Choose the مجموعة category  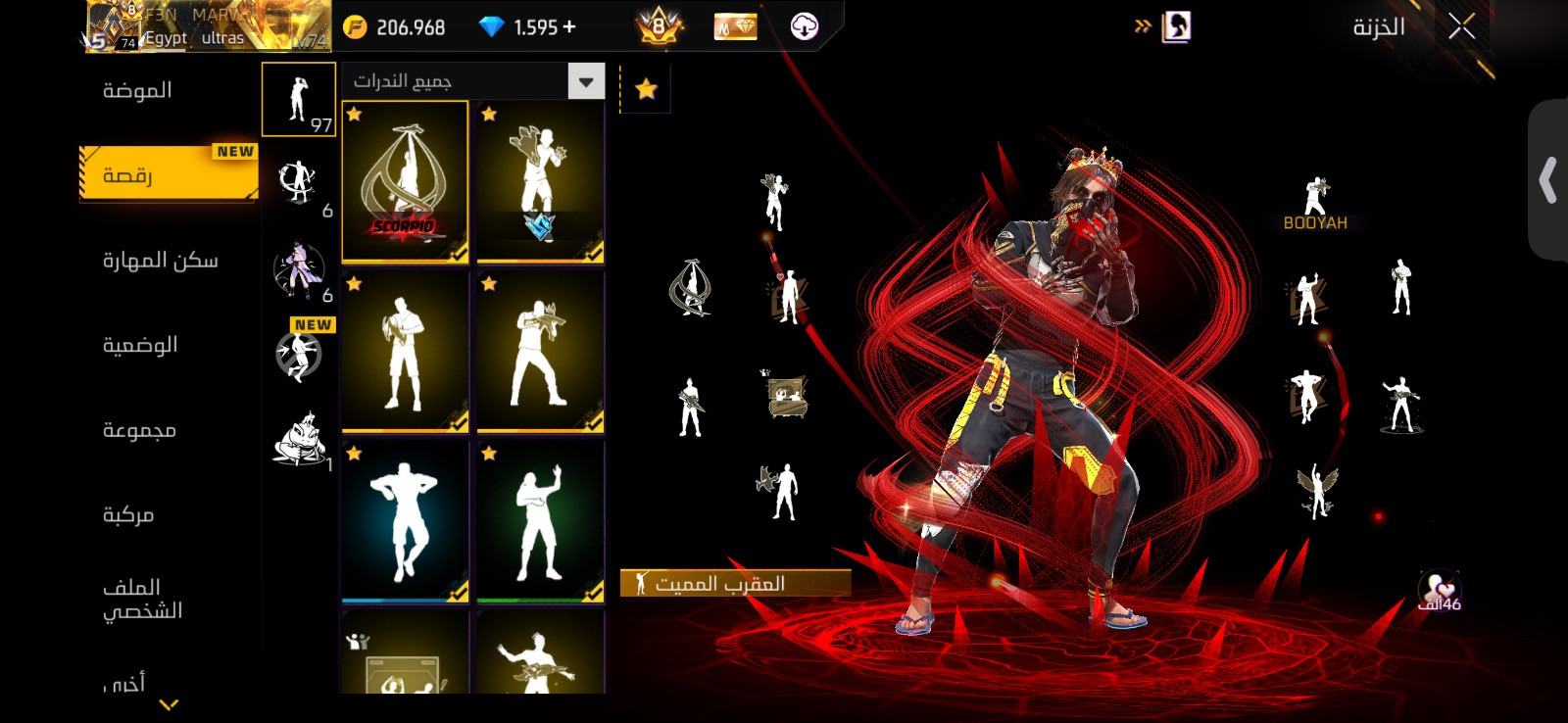click(139, 430)
